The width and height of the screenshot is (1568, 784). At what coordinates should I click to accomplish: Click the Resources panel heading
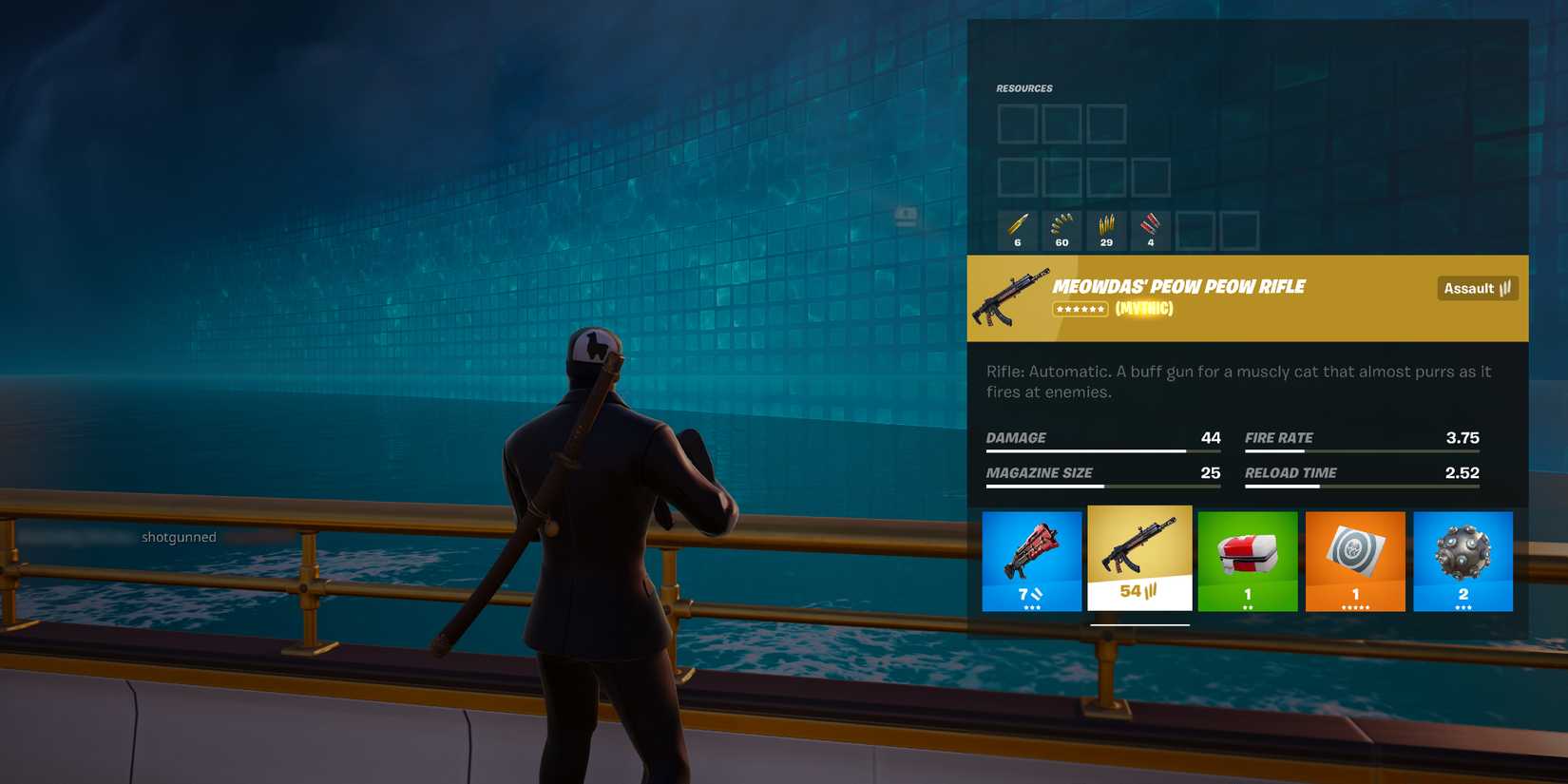tap(1025, 87)
